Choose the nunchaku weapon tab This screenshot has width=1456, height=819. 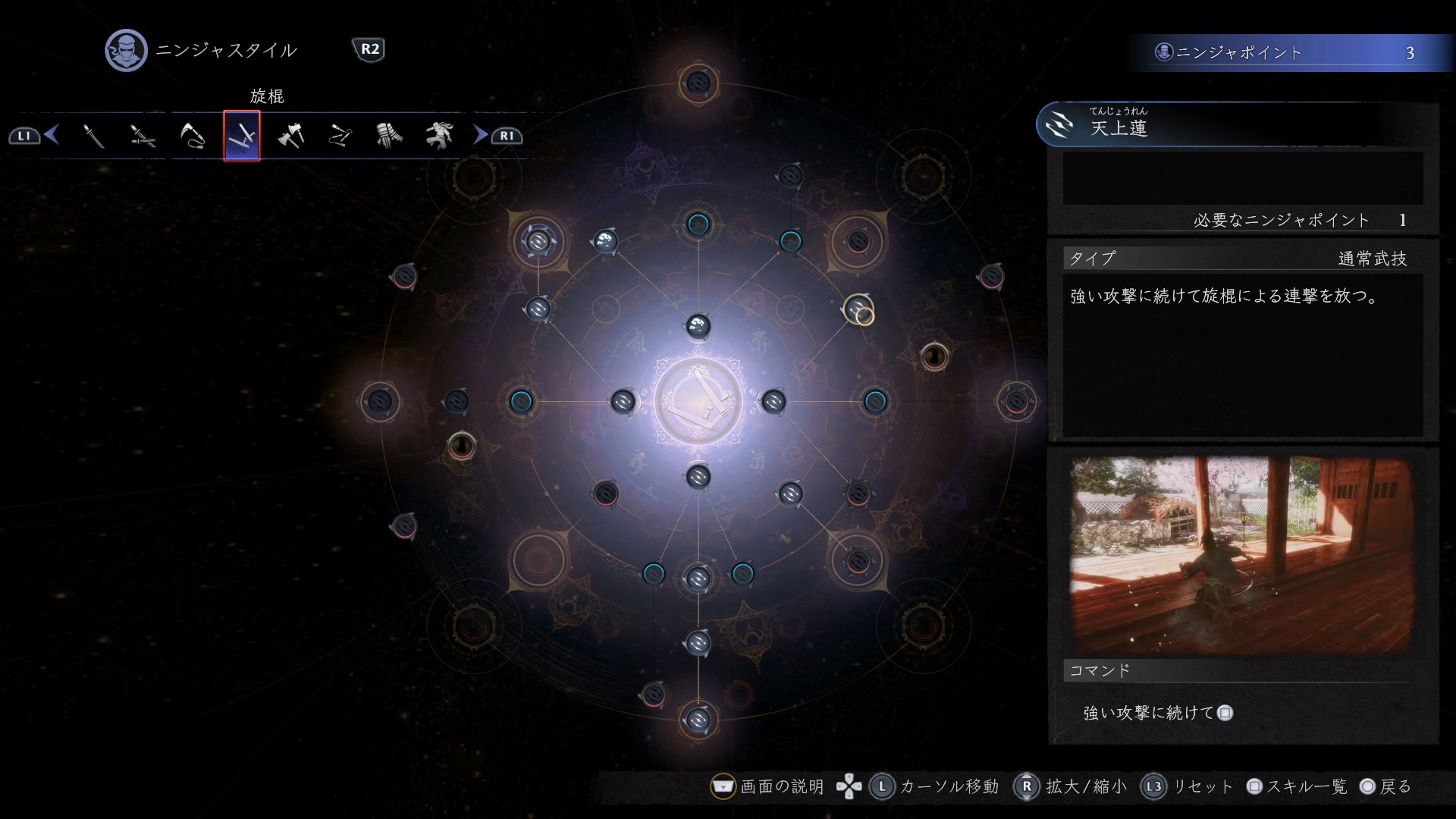340,136
